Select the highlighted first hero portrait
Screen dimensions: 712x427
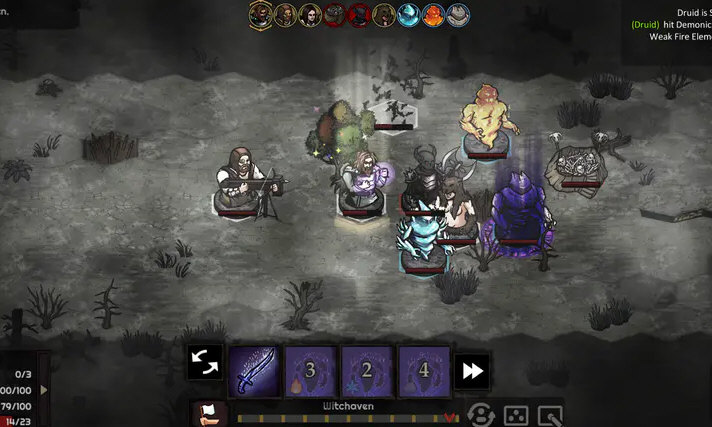(260, 14)
